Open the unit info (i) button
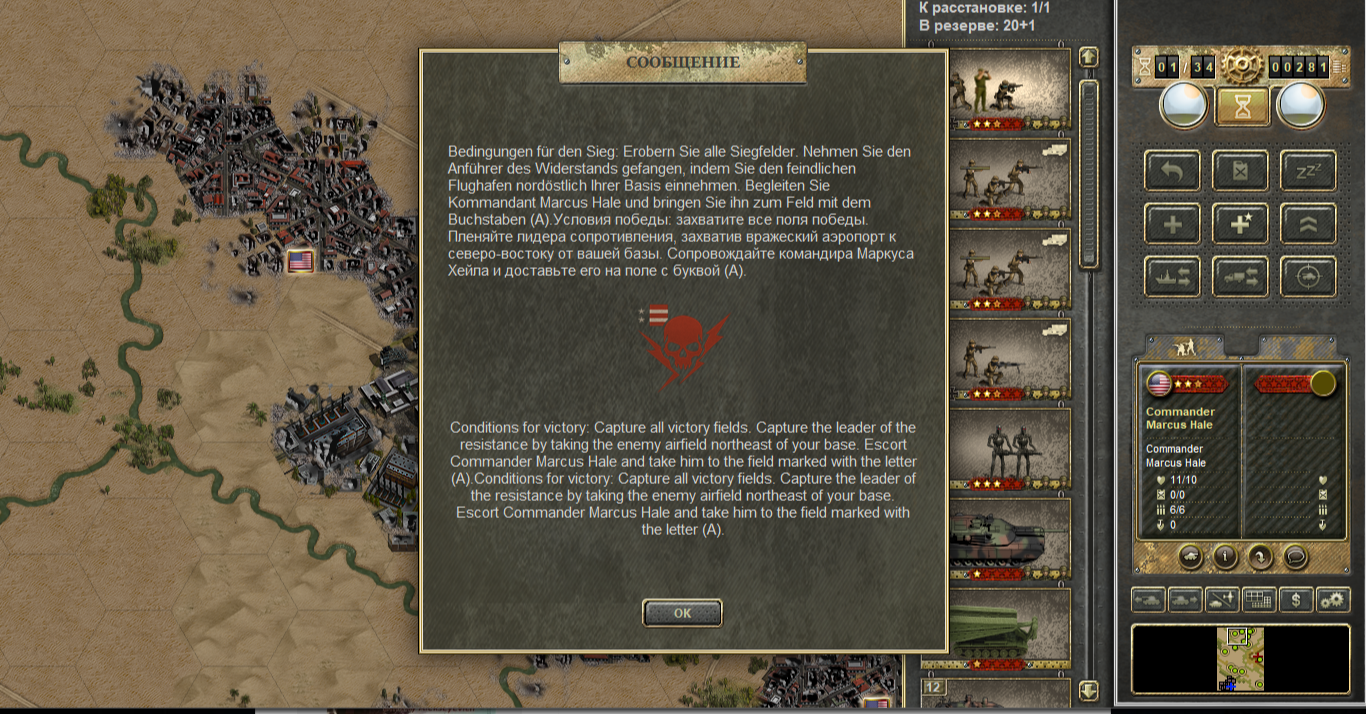 [1225, 556]
